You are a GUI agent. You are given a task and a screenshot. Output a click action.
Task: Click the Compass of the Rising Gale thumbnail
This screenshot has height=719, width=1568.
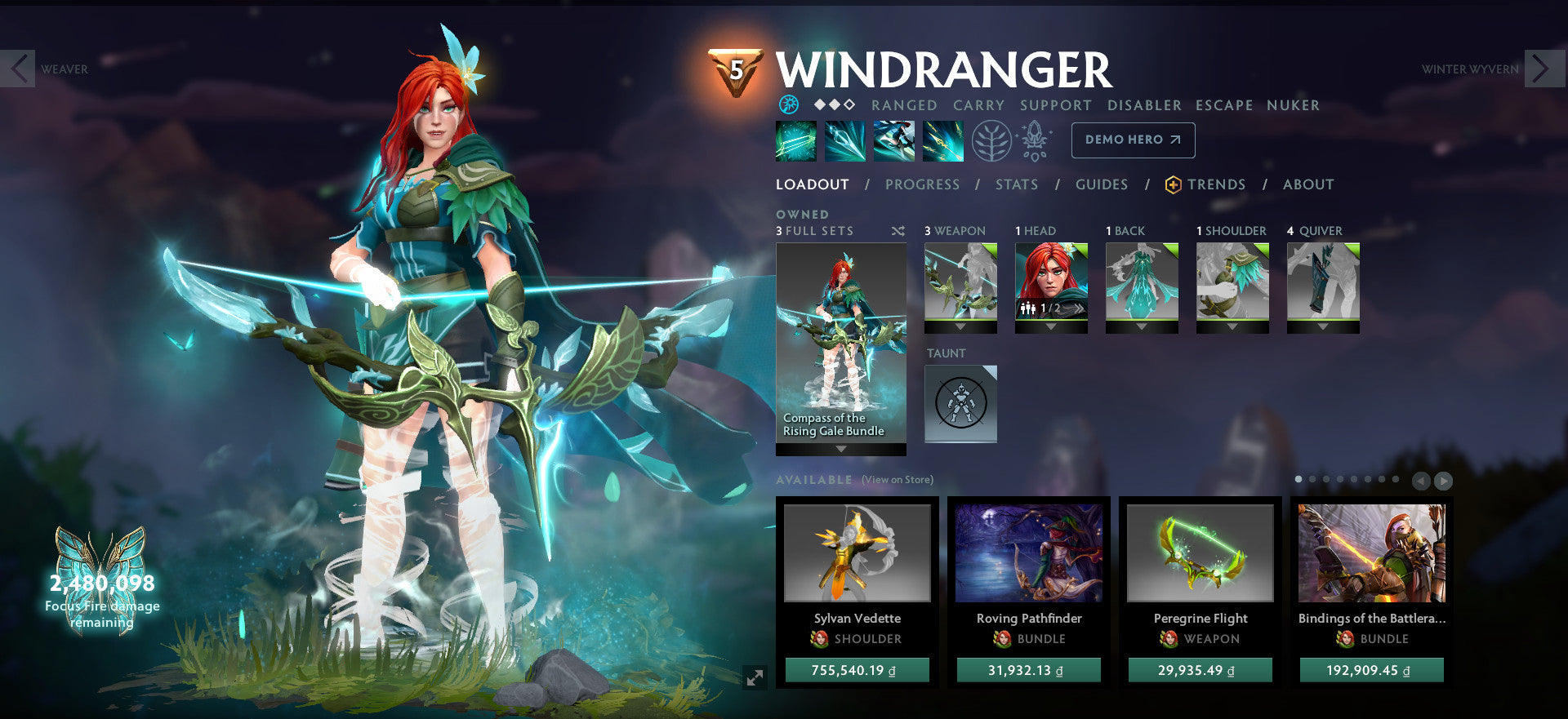[x=840, y=343]
